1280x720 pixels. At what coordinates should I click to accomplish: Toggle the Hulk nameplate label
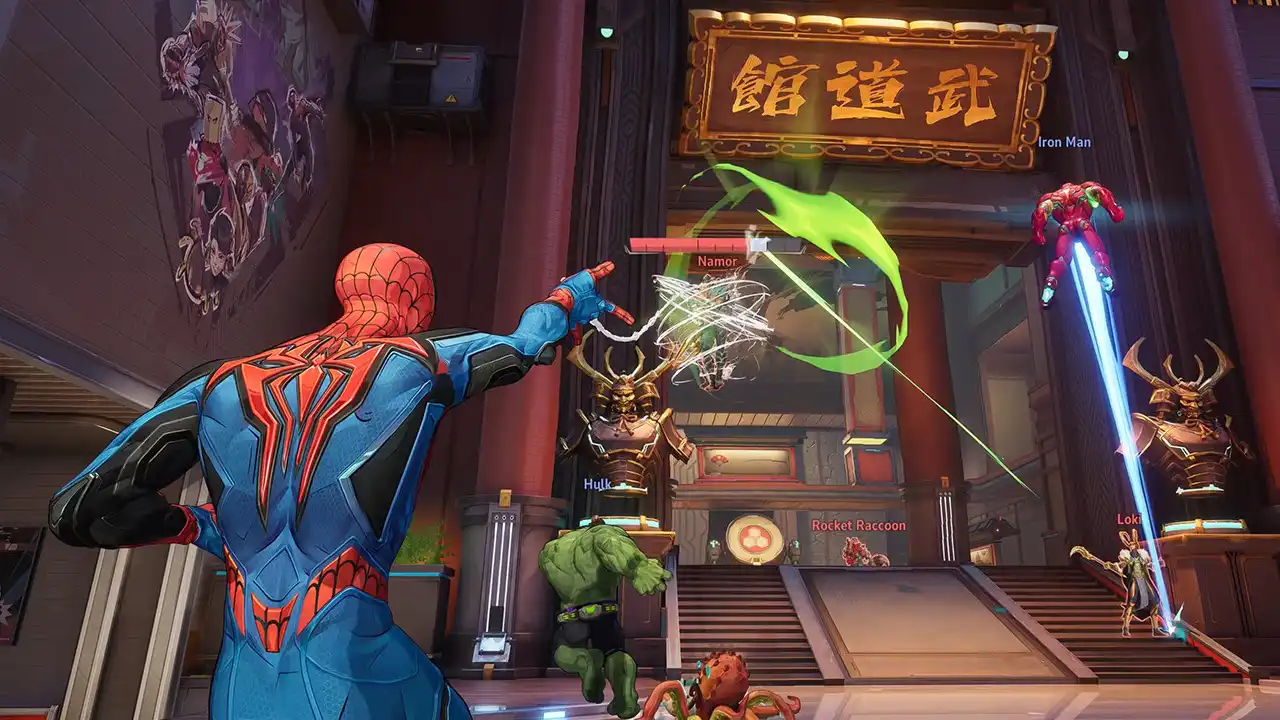(x=597, y=484)
